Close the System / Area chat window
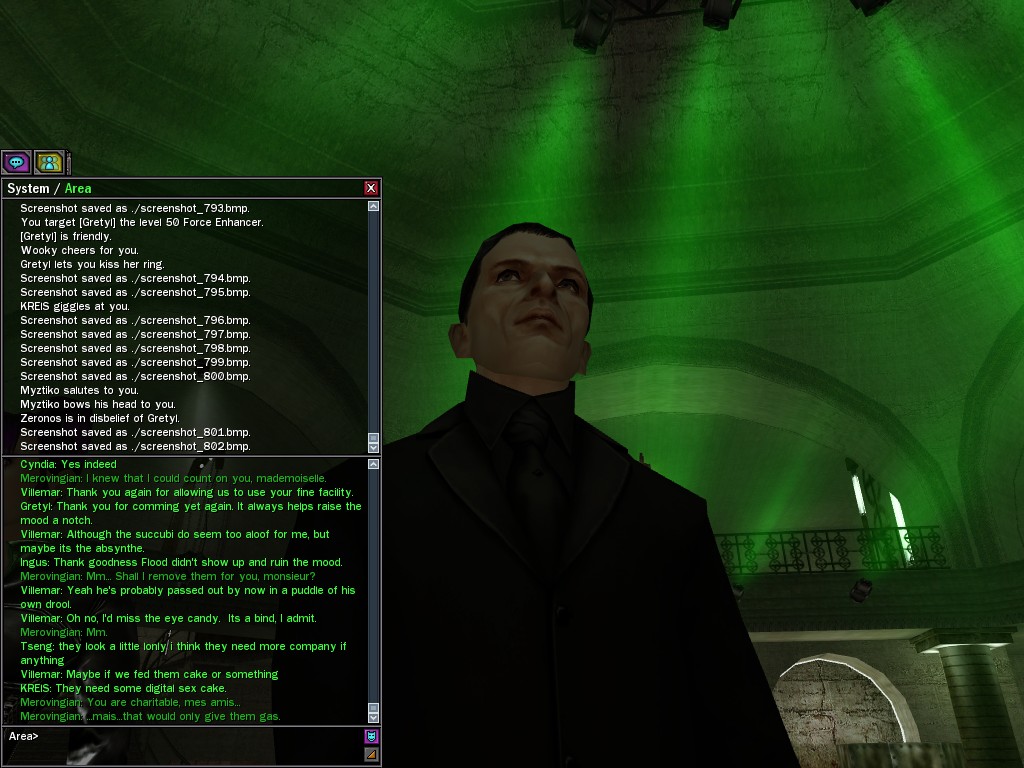The height and width of the screenshot is (768, 1024). point(371,188)
